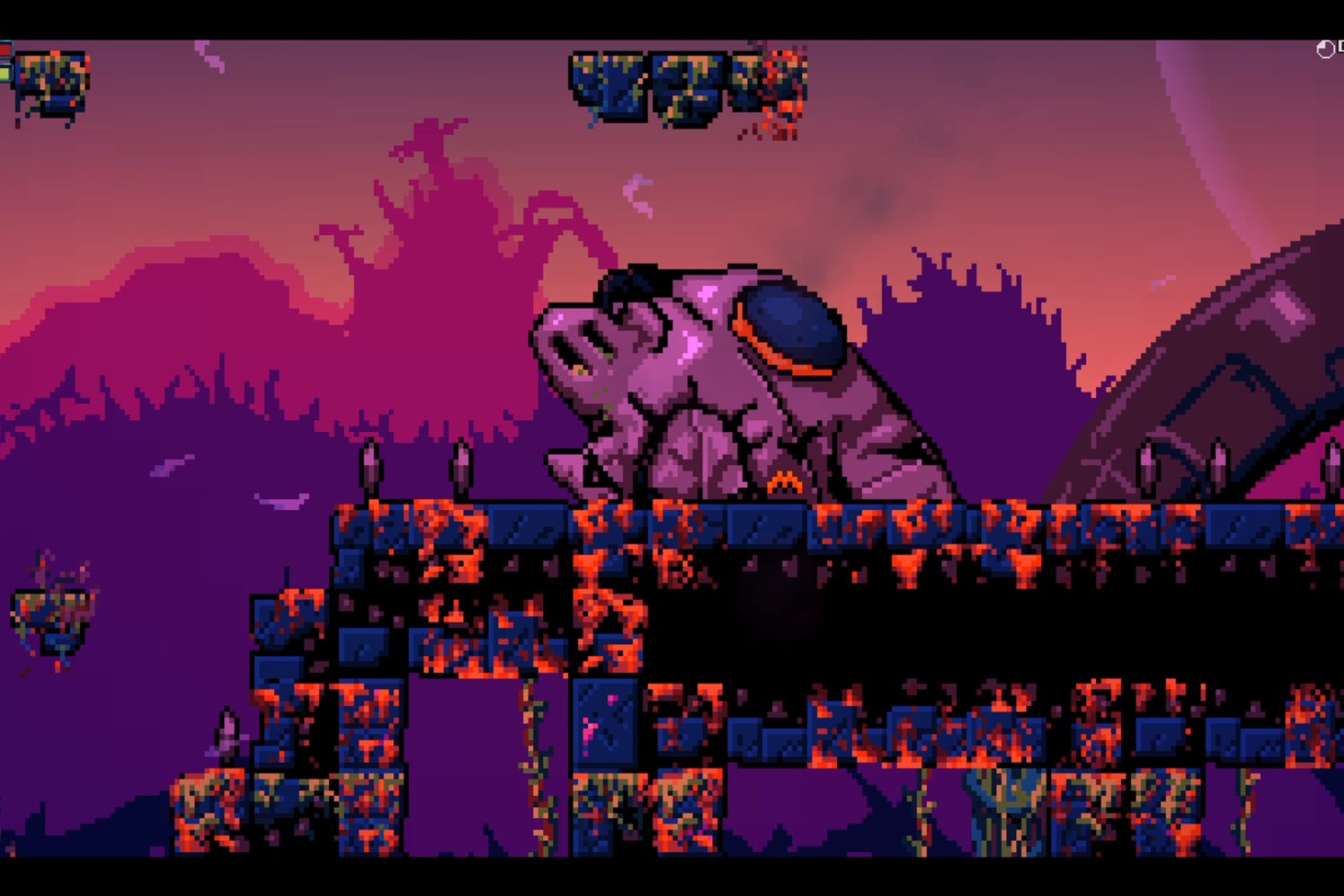The width and height of the screenshot is (1344, 896).
Task: Click the round clock icon
Action: 1325,50
